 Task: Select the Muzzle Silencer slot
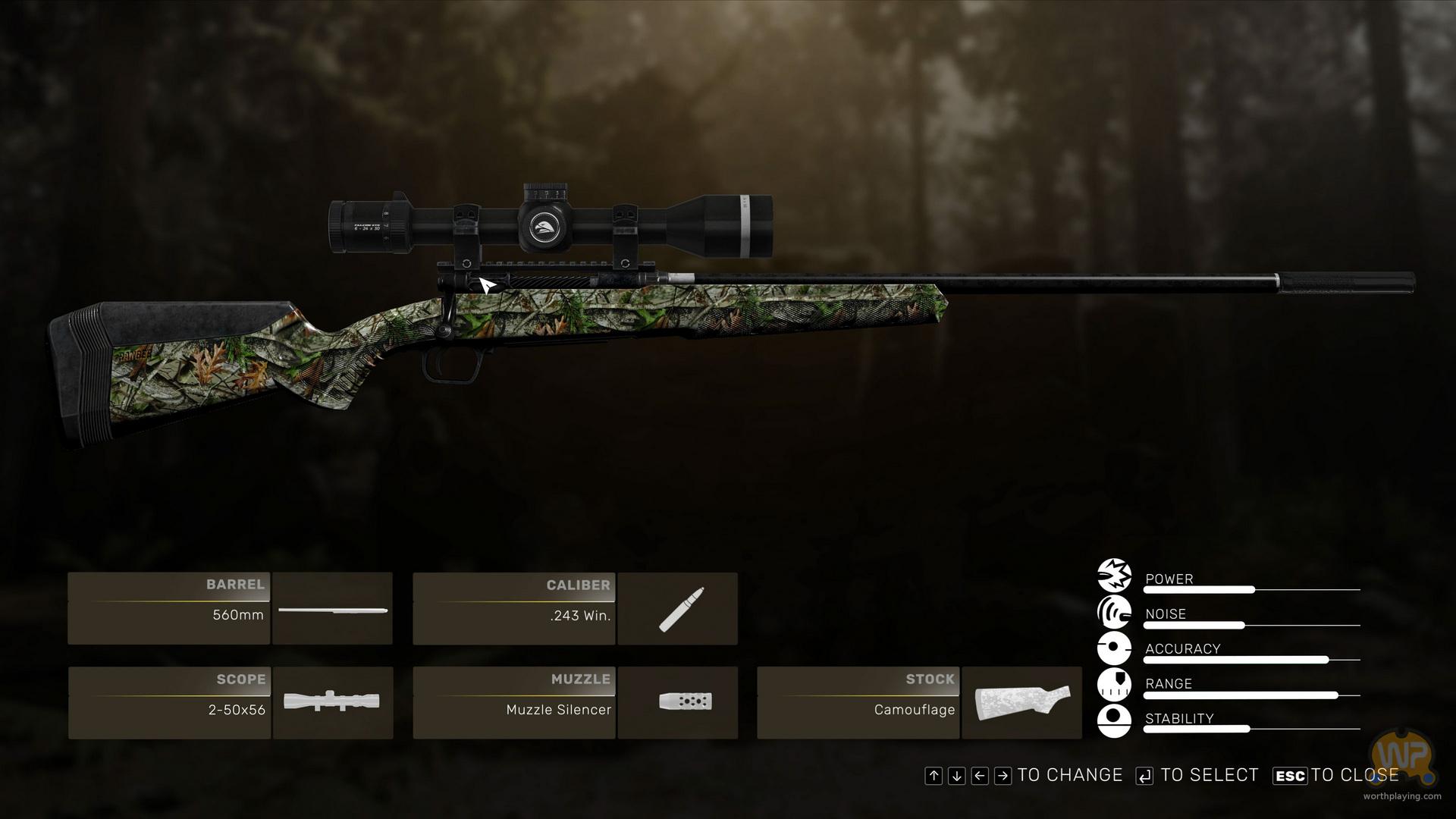(x=514, y=703)
